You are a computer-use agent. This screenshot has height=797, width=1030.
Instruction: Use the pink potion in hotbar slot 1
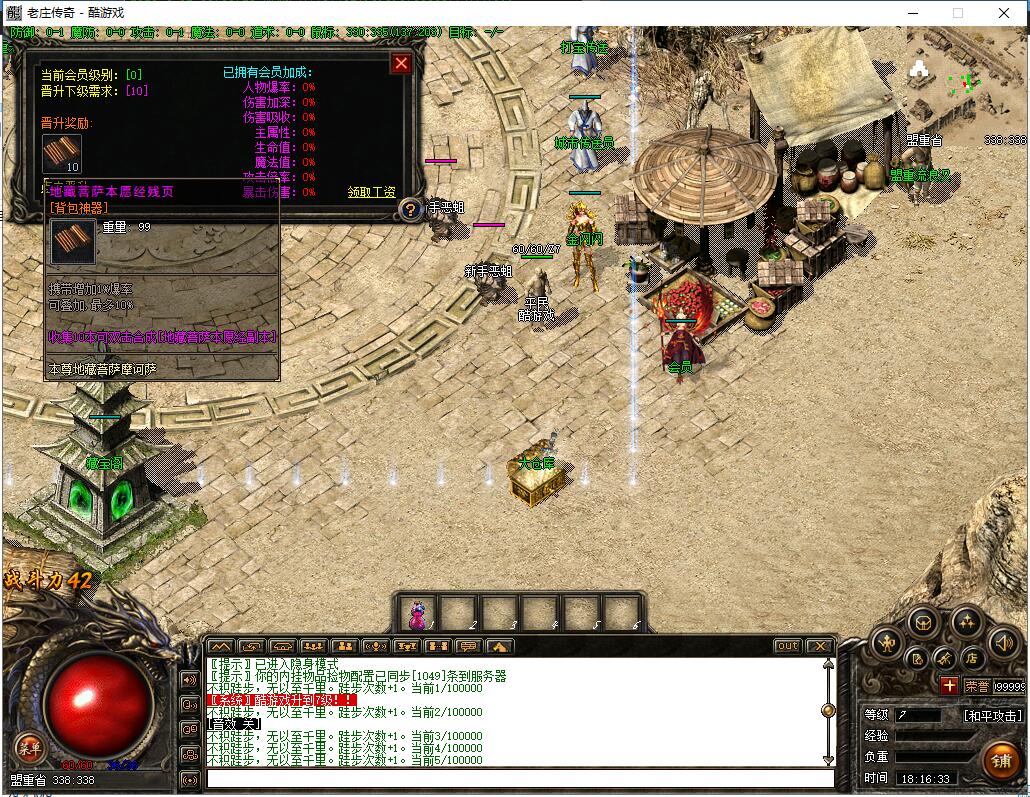(418, 613)
